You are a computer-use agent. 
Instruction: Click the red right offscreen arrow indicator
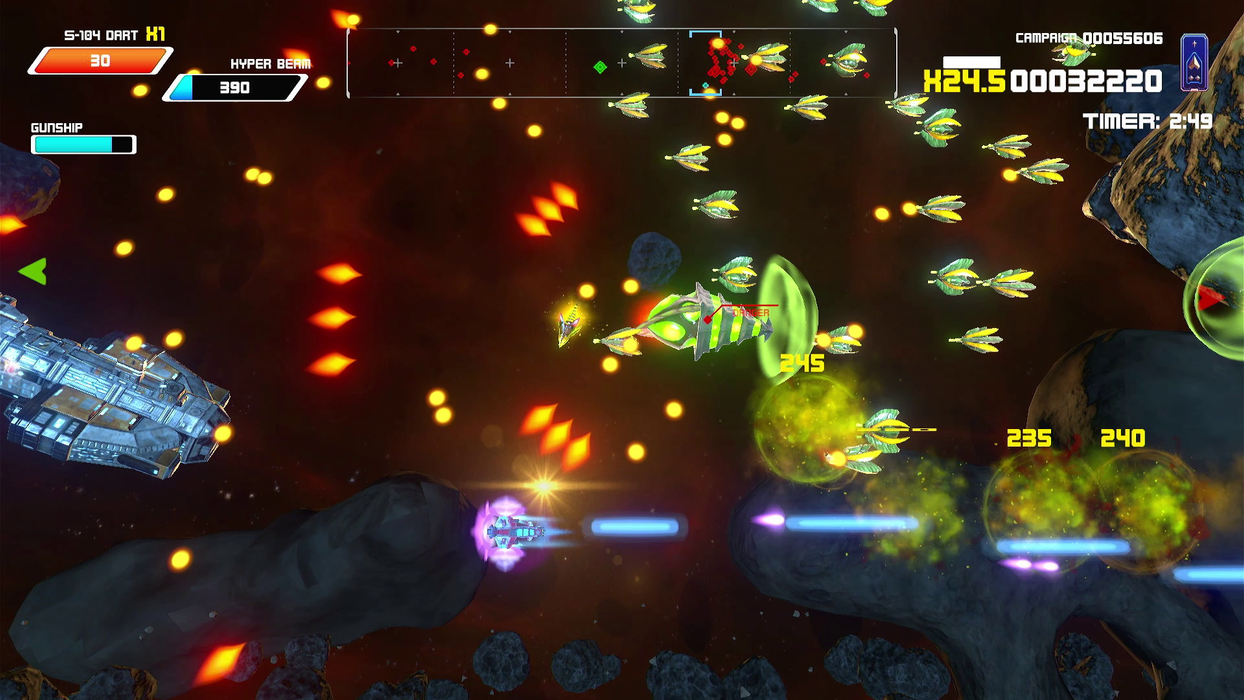(1211, 297)
